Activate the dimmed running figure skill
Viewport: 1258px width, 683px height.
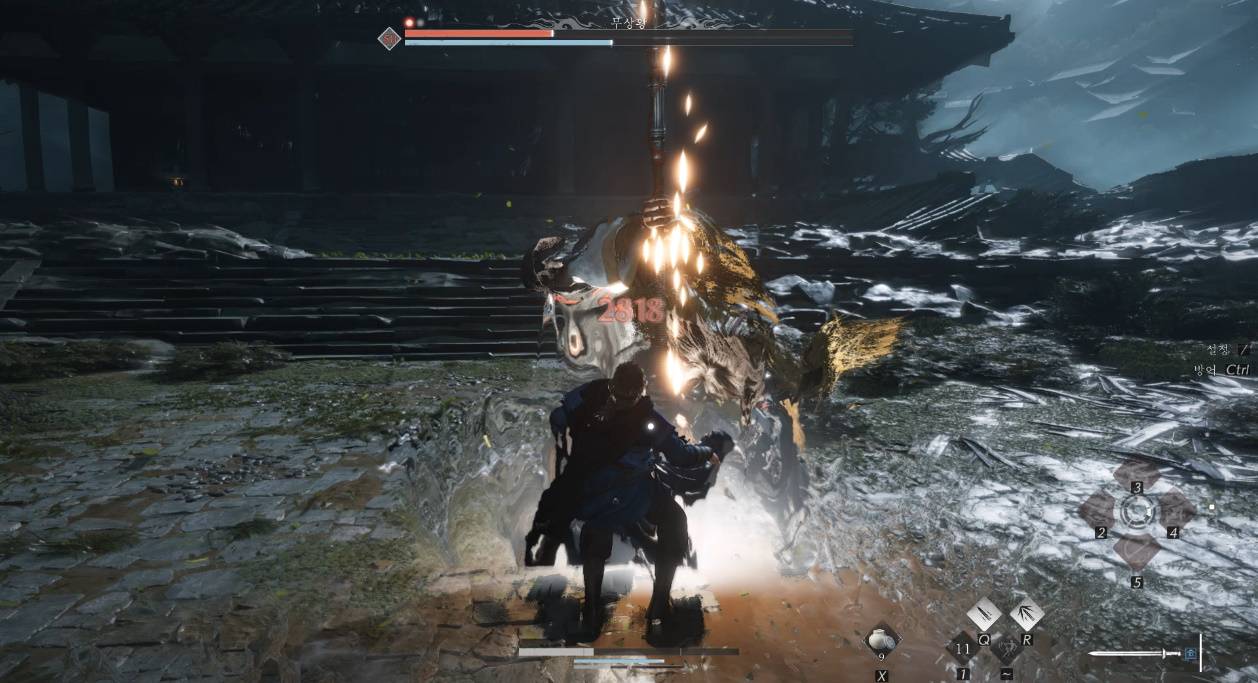coord(1006,649)
